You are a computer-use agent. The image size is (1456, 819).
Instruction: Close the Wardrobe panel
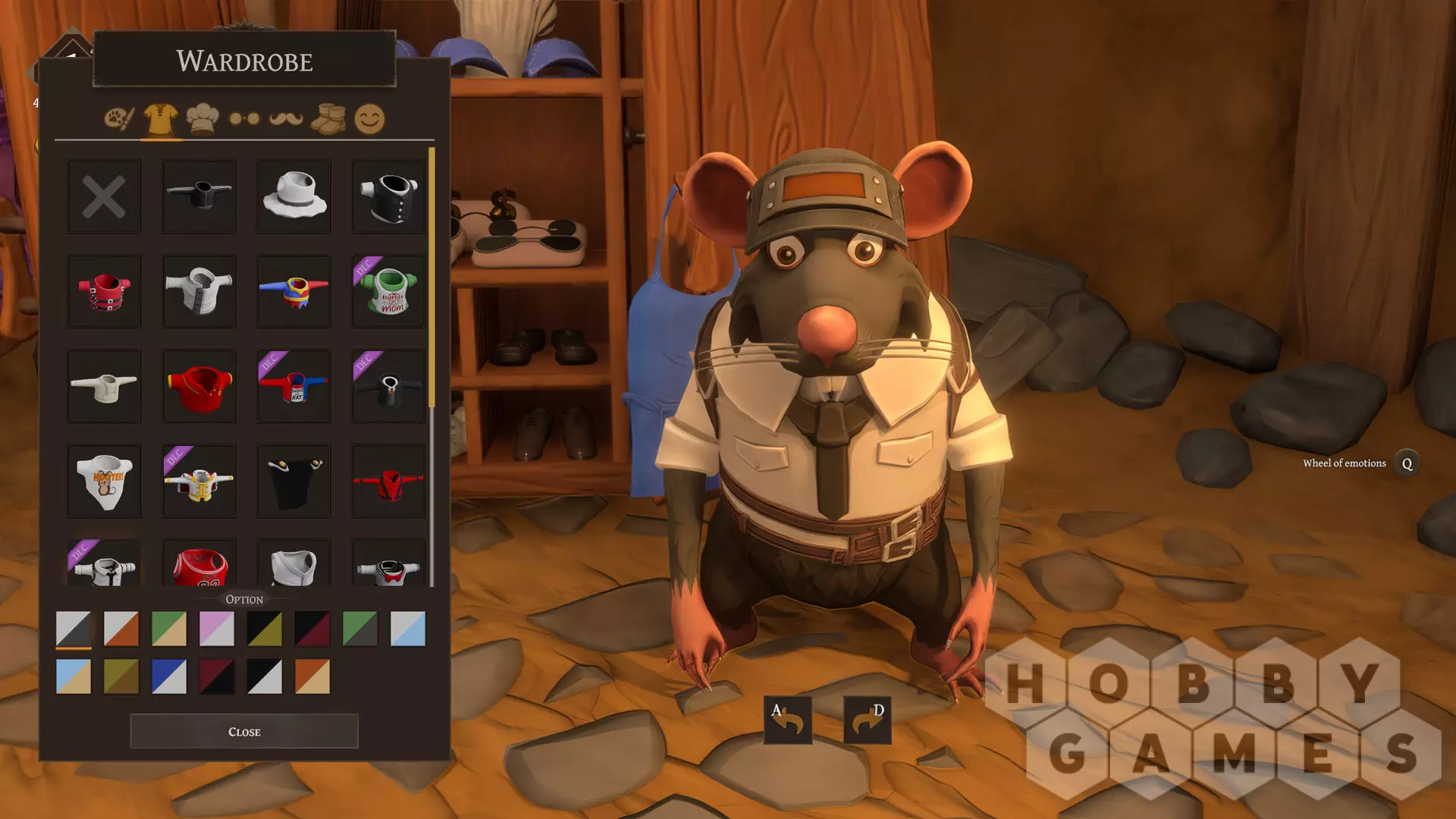(243, 731)
